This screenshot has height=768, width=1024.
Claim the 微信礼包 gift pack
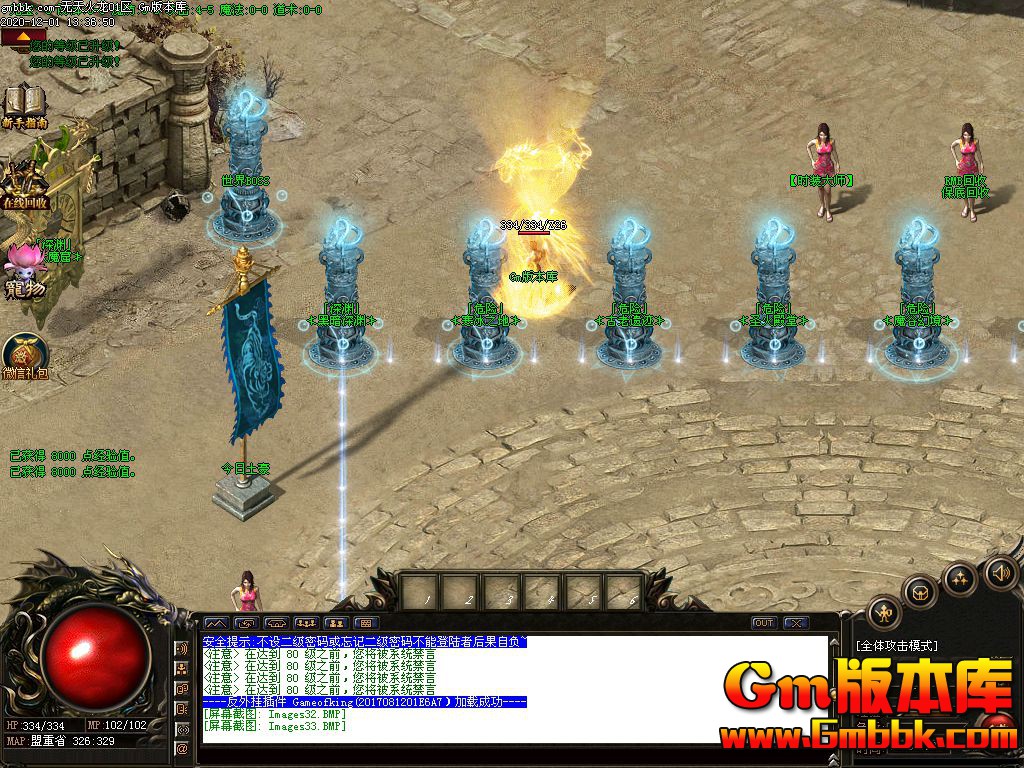(24, 356)
